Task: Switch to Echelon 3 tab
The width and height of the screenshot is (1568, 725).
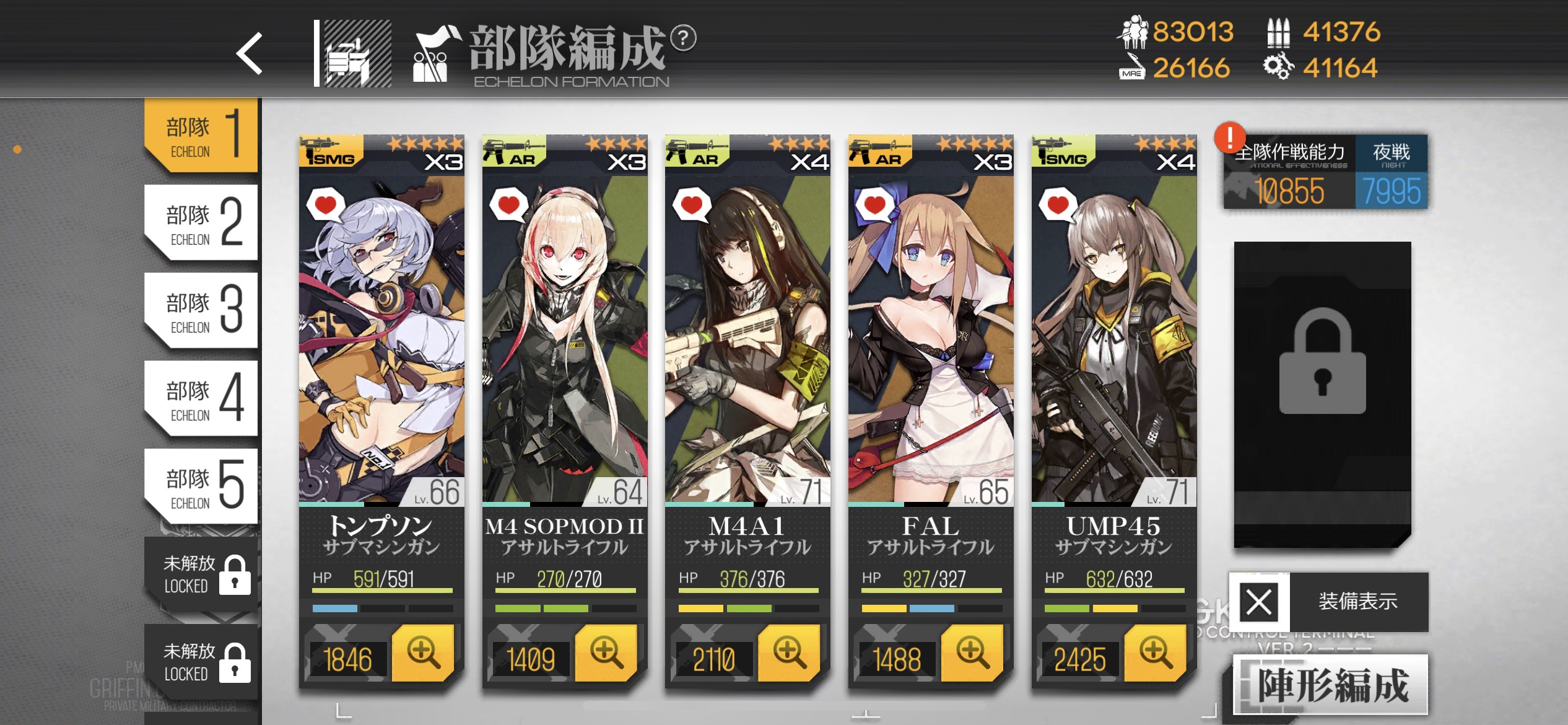Action: tap(202, 310)
